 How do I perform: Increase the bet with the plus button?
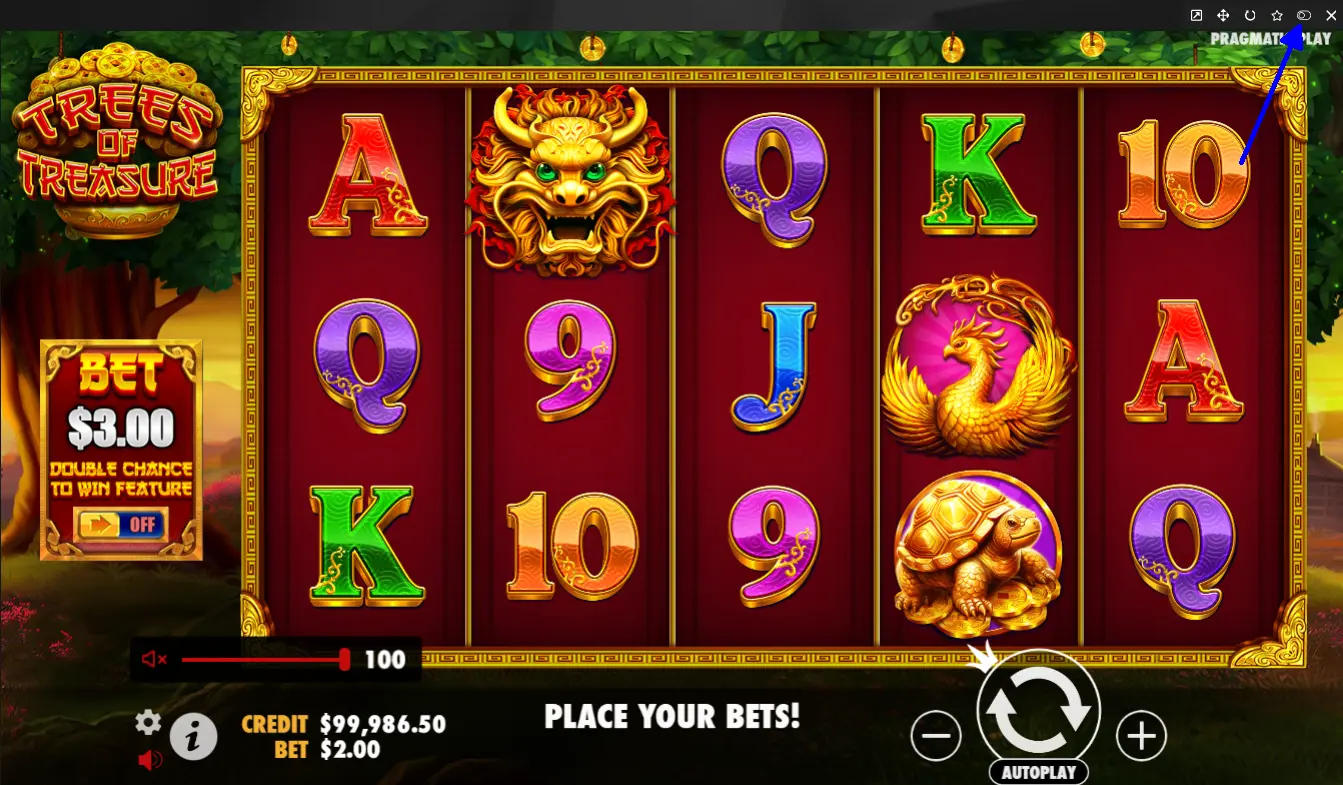1141,738
